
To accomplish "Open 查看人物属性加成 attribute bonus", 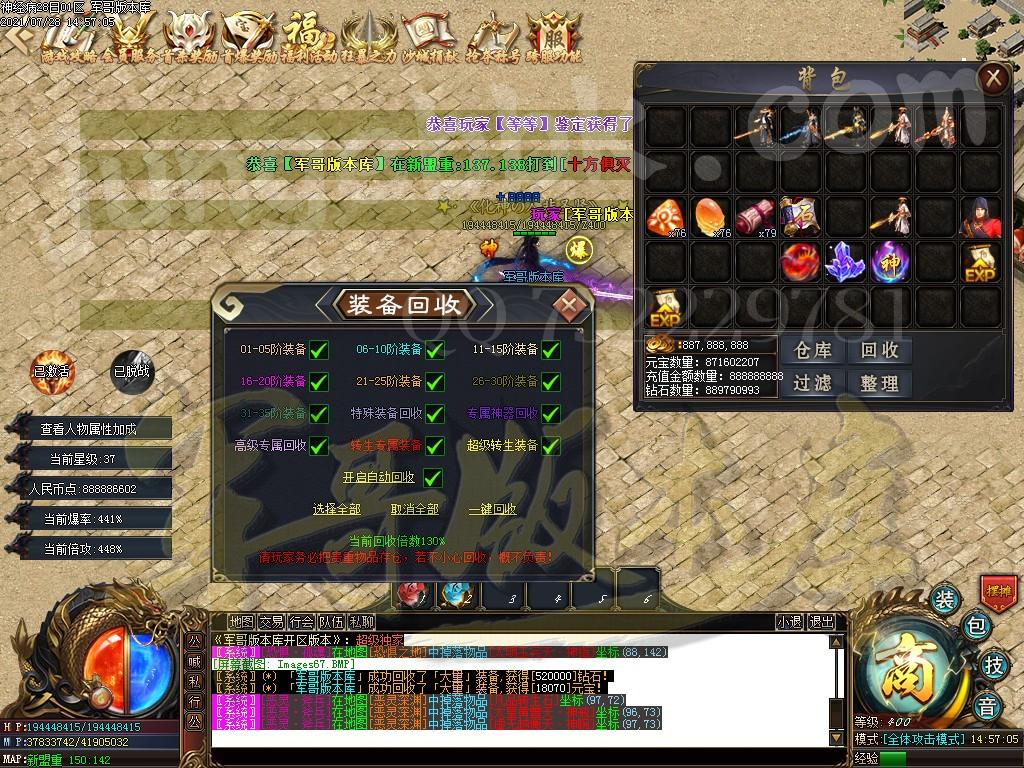I will 88,429.
